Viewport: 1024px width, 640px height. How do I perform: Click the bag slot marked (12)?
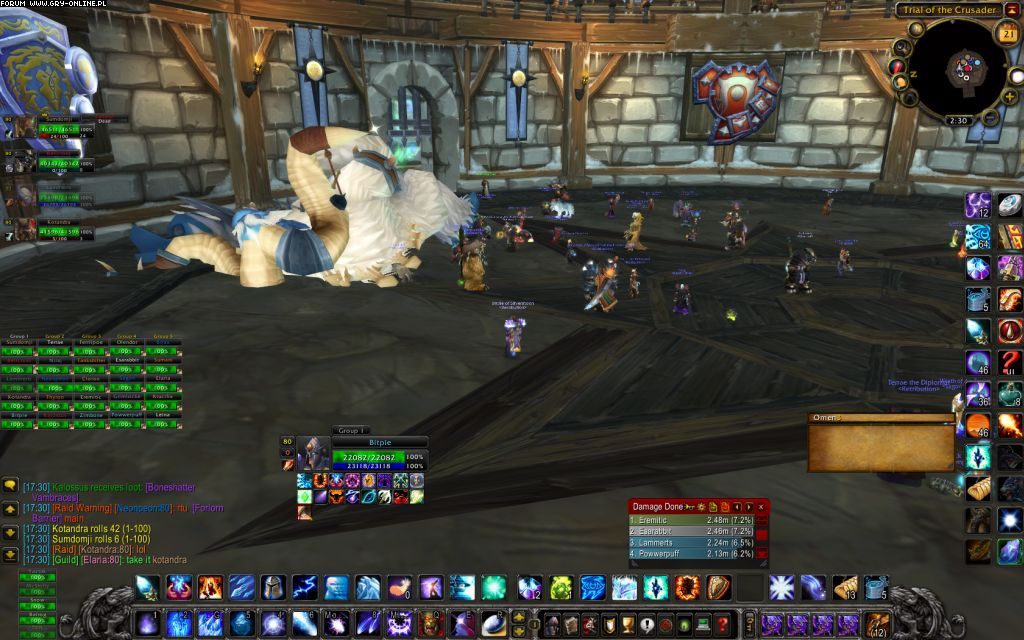877,624
